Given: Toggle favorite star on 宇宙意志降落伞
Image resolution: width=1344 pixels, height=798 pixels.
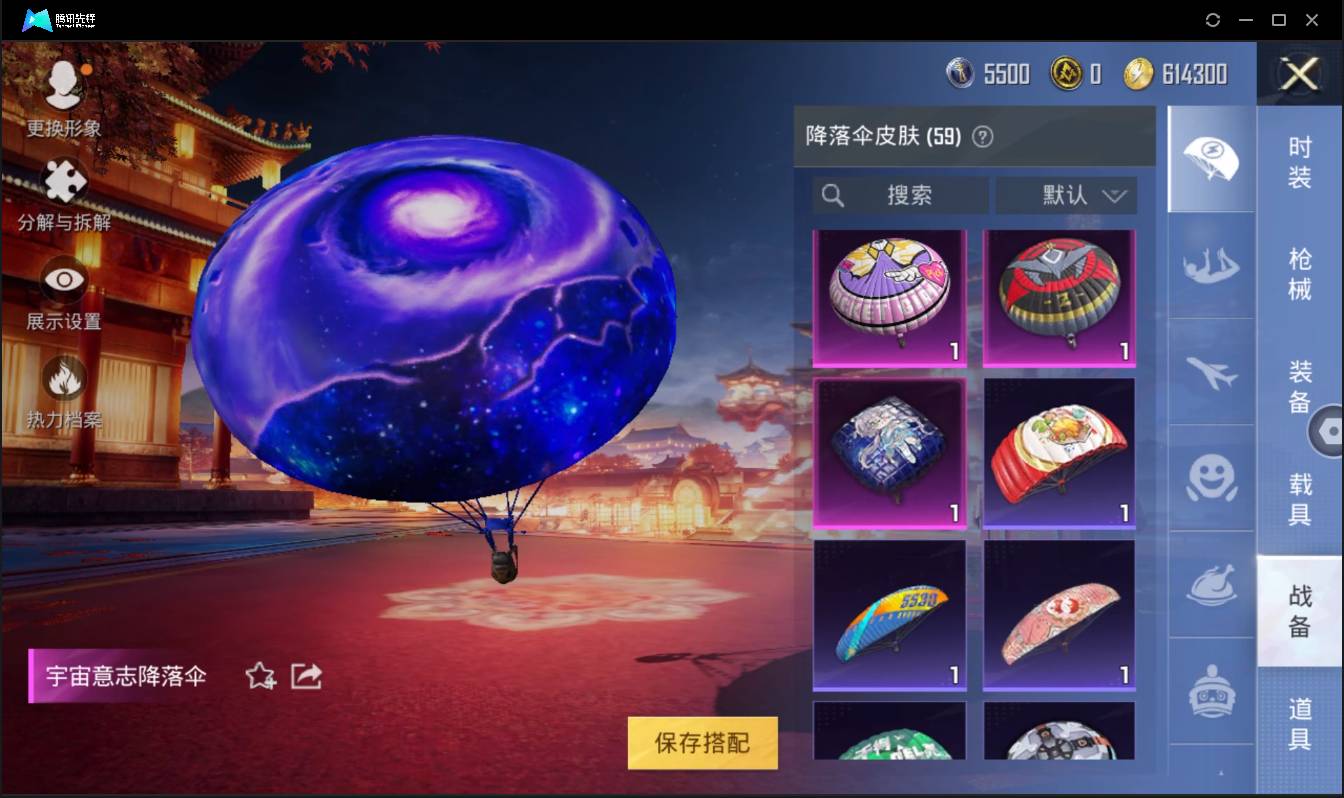Looking at the screenshot, I should click(x=259, y=676).
